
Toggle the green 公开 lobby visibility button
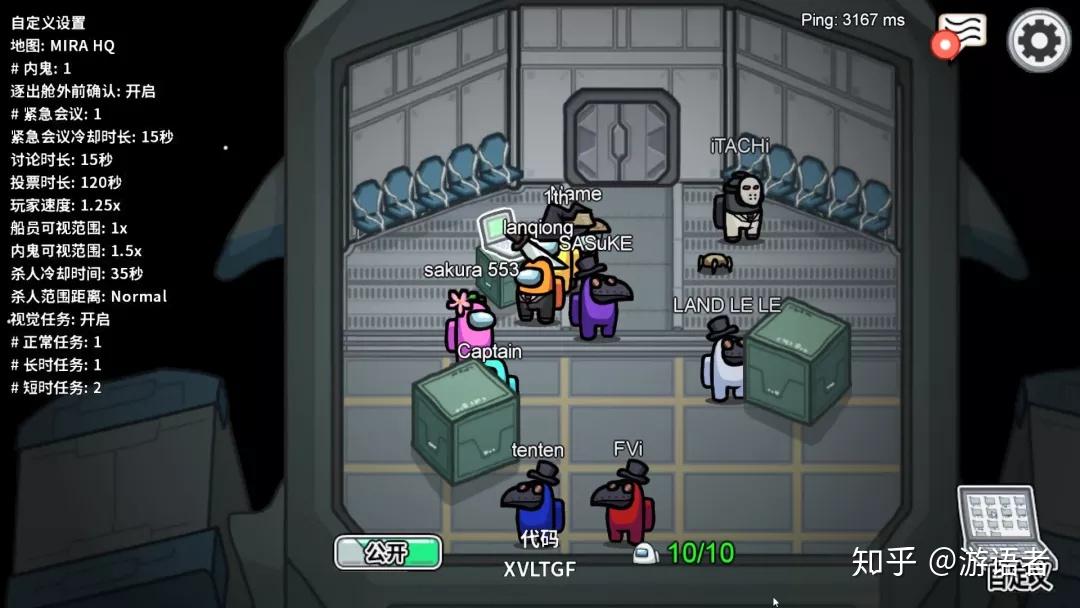click(388, 551)
